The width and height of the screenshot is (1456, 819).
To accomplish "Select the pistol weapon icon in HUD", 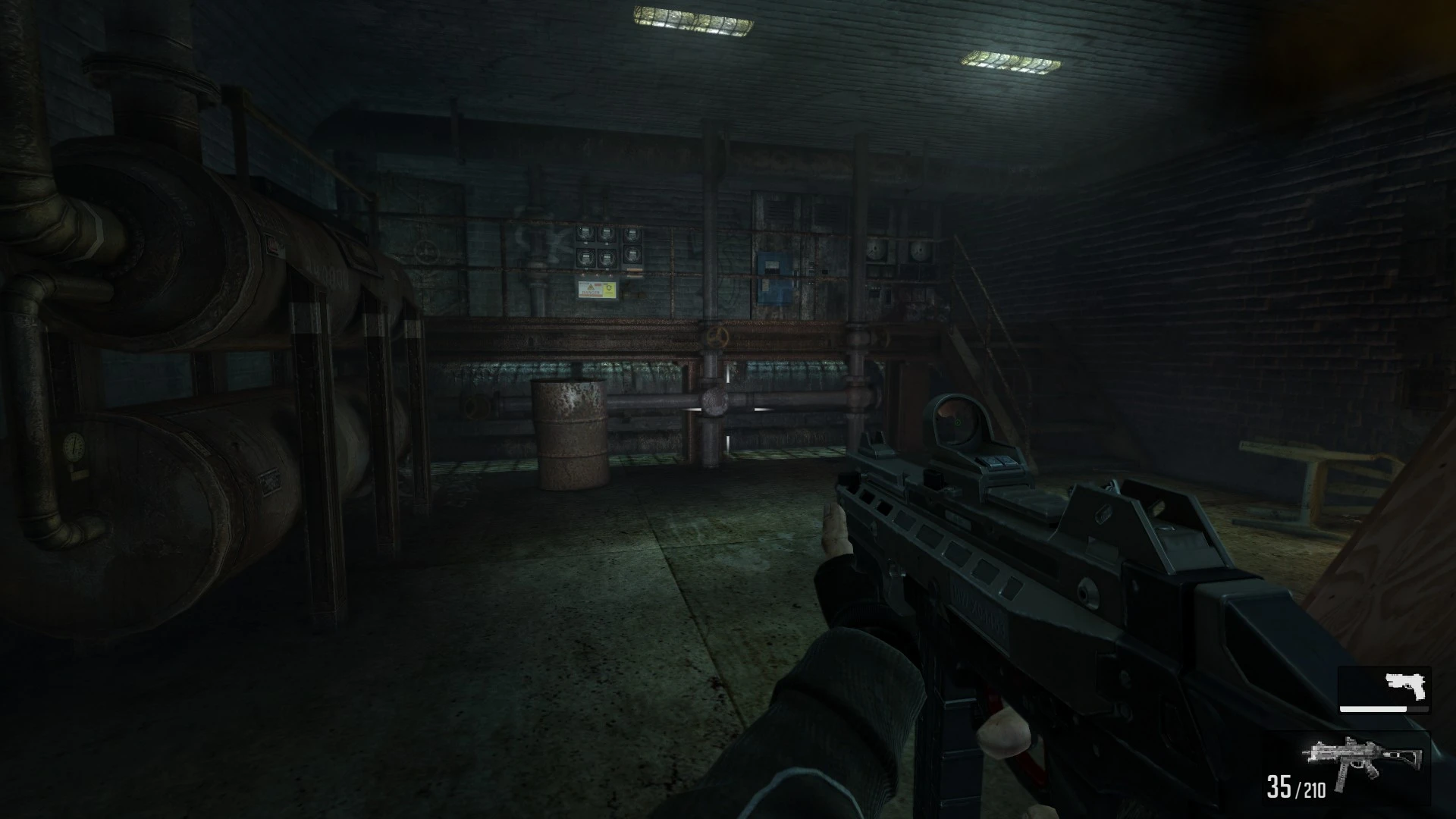I will point(1404,686).
